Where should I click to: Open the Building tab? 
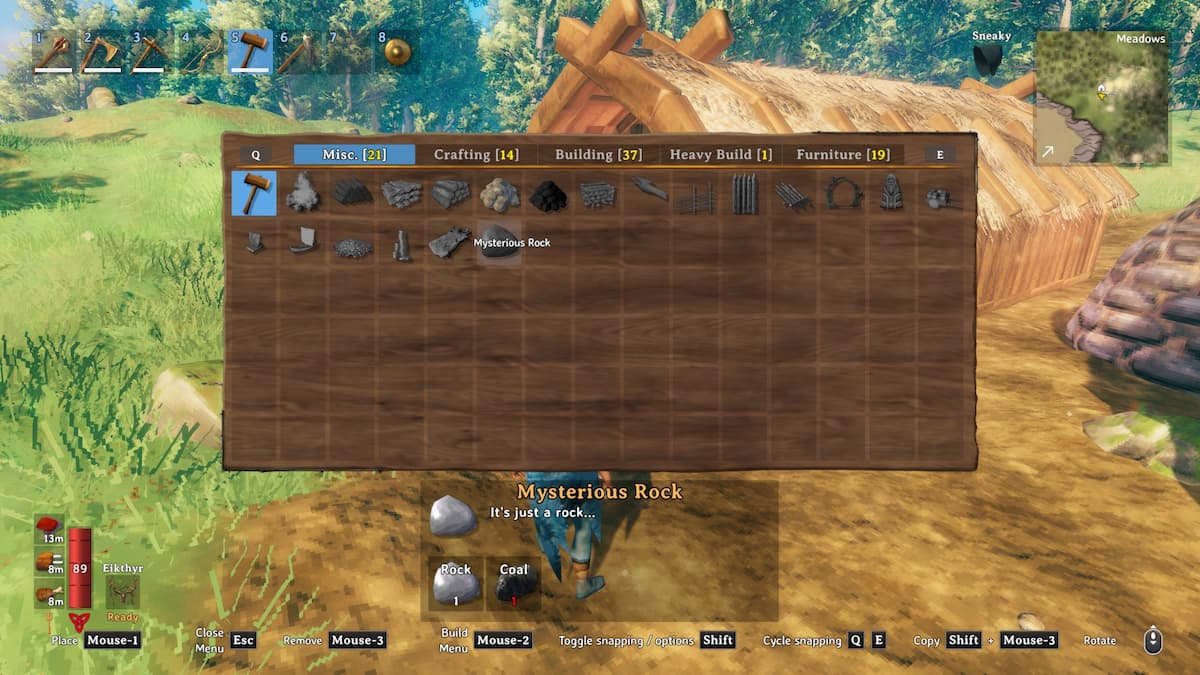[599, 155]
